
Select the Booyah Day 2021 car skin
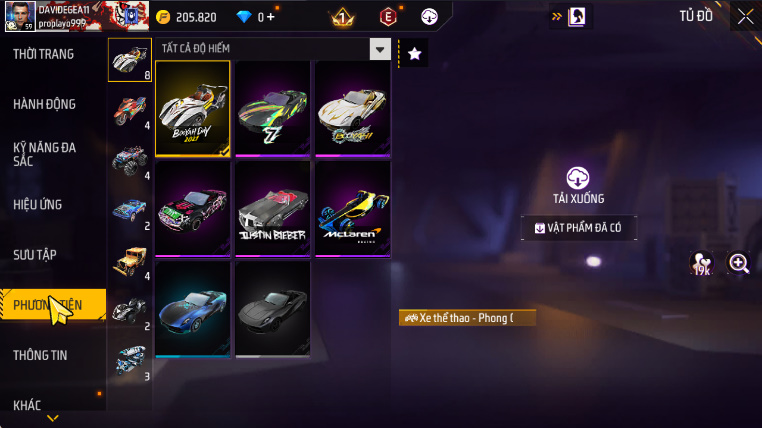point(192,109)
